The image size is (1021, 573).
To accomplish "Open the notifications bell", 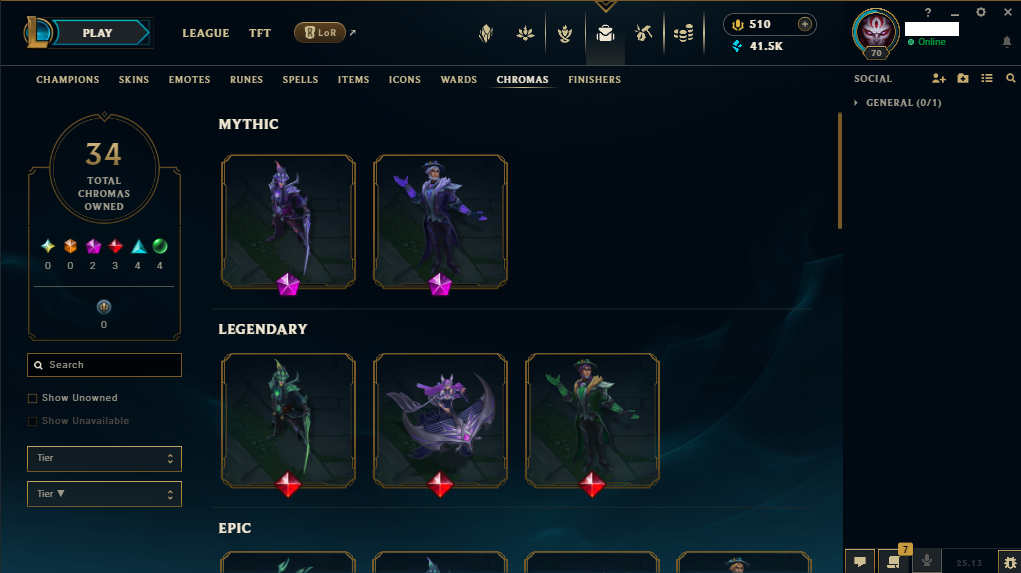I will [x=1006, y=42].
